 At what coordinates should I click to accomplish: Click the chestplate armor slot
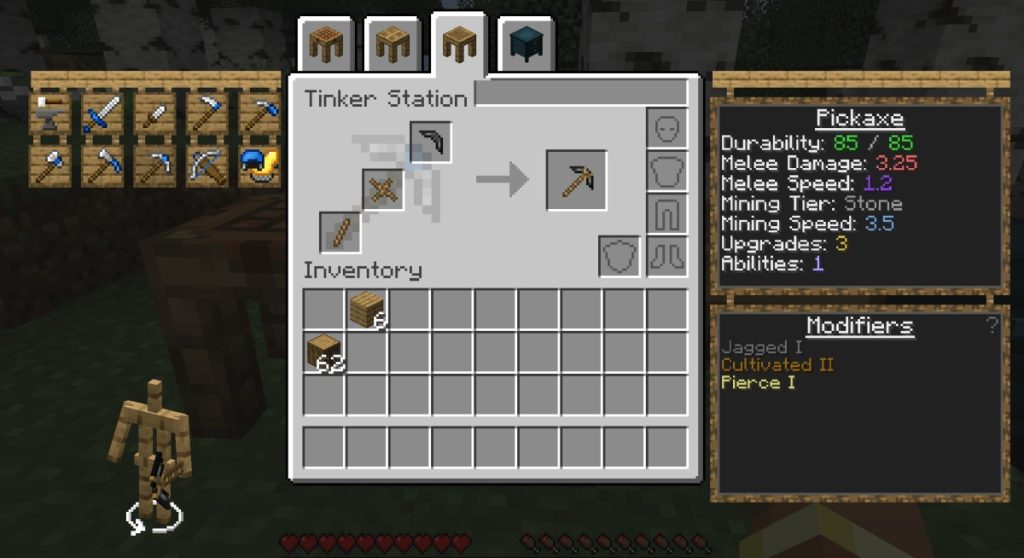coord(666,170)
